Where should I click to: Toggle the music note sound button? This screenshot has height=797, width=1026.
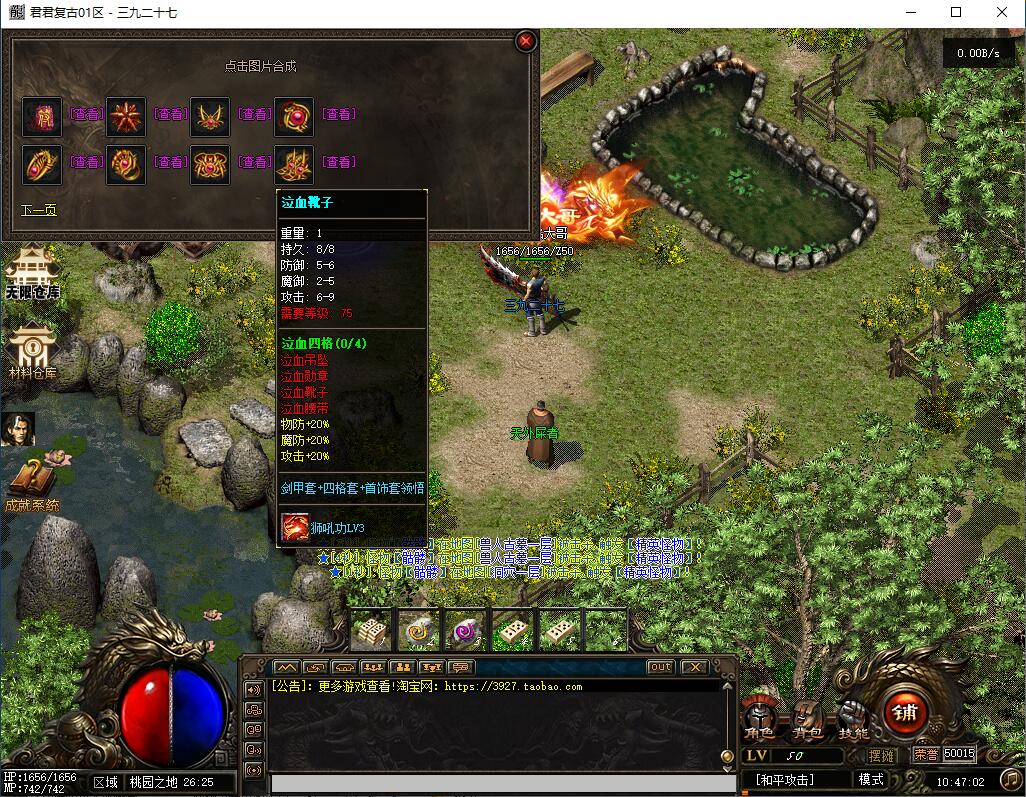coord(1011,779)
